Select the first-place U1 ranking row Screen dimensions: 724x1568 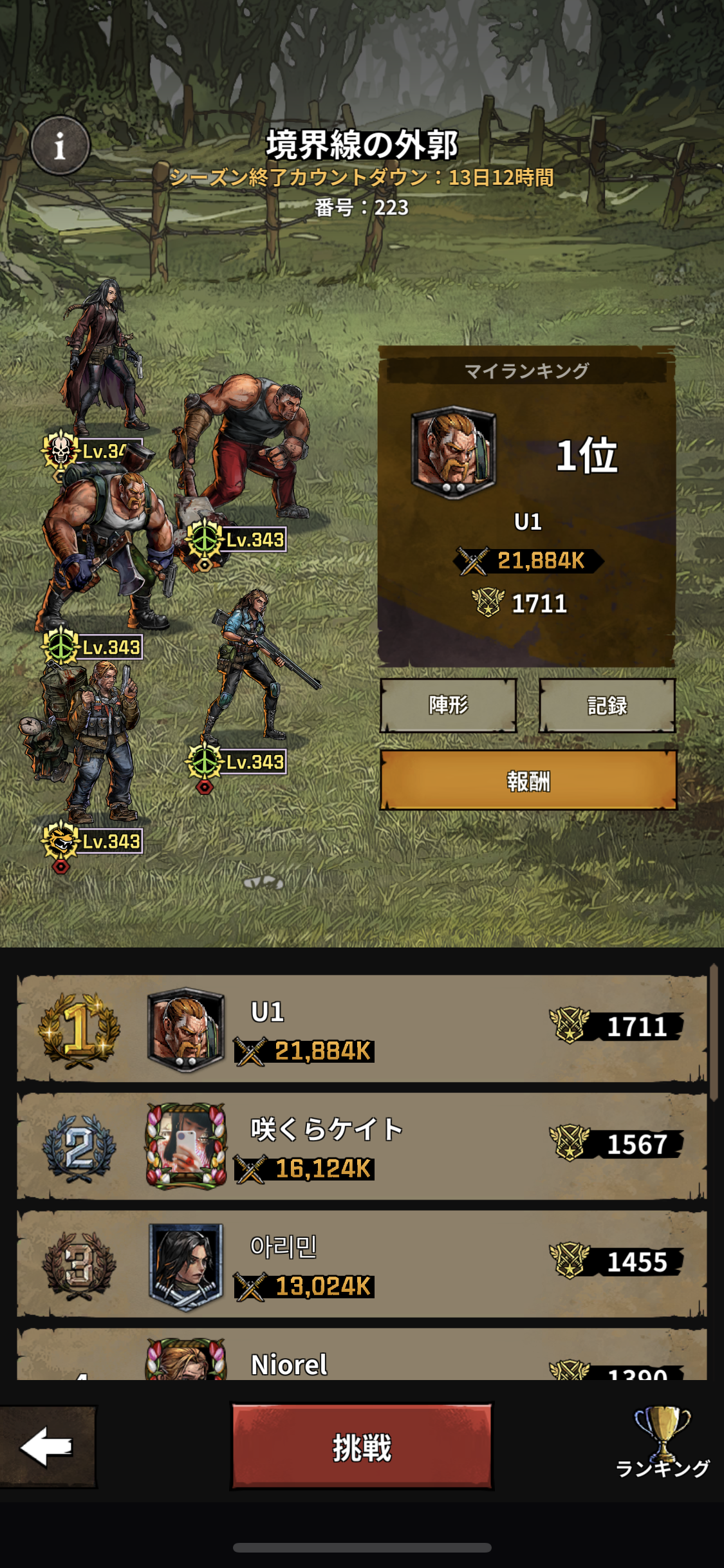362,1029
